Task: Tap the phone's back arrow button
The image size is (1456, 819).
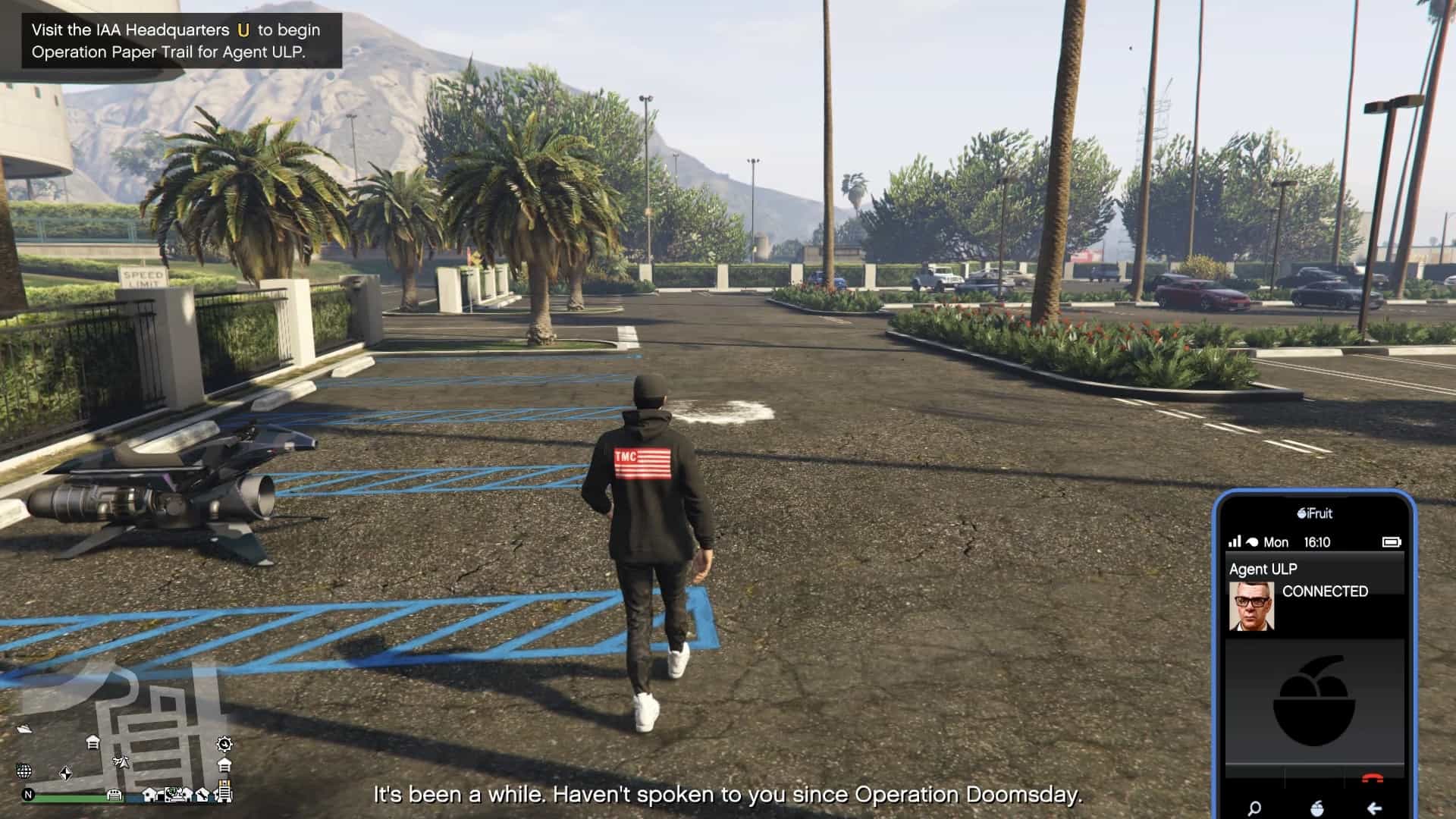Action: [1374, 808]
